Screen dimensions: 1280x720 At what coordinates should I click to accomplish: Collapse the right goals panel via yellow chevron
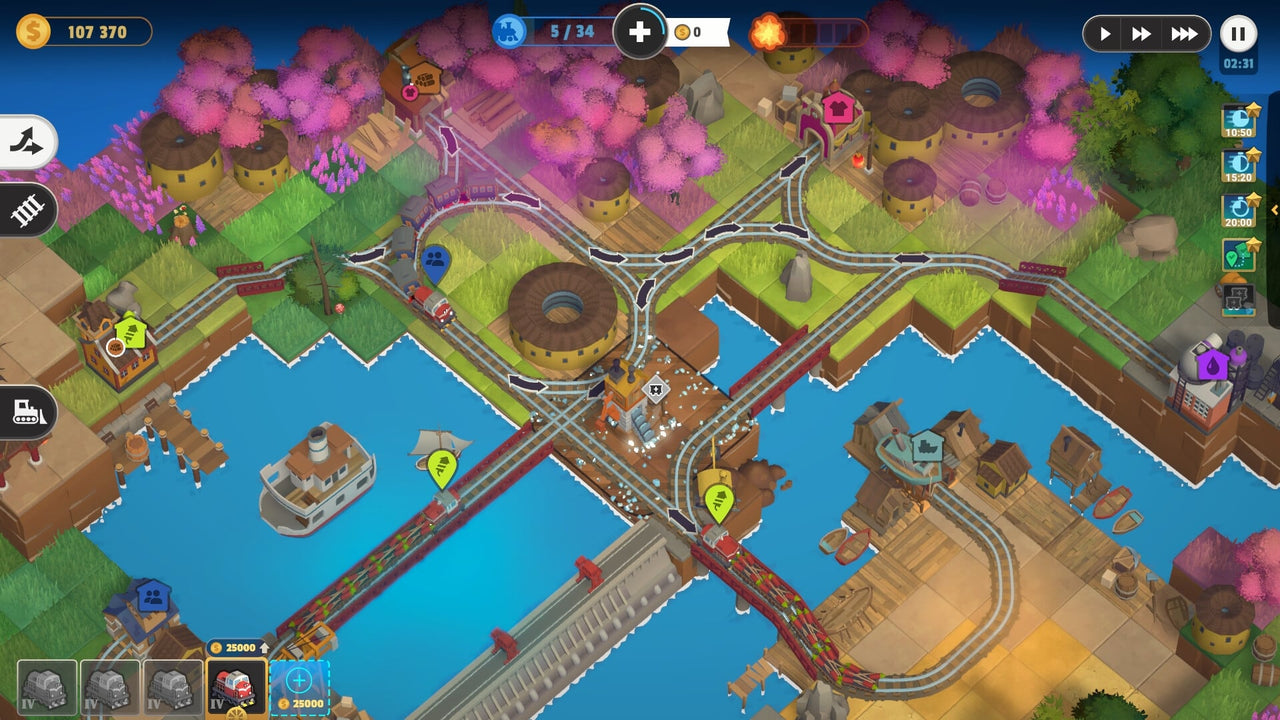[1273, 211]
